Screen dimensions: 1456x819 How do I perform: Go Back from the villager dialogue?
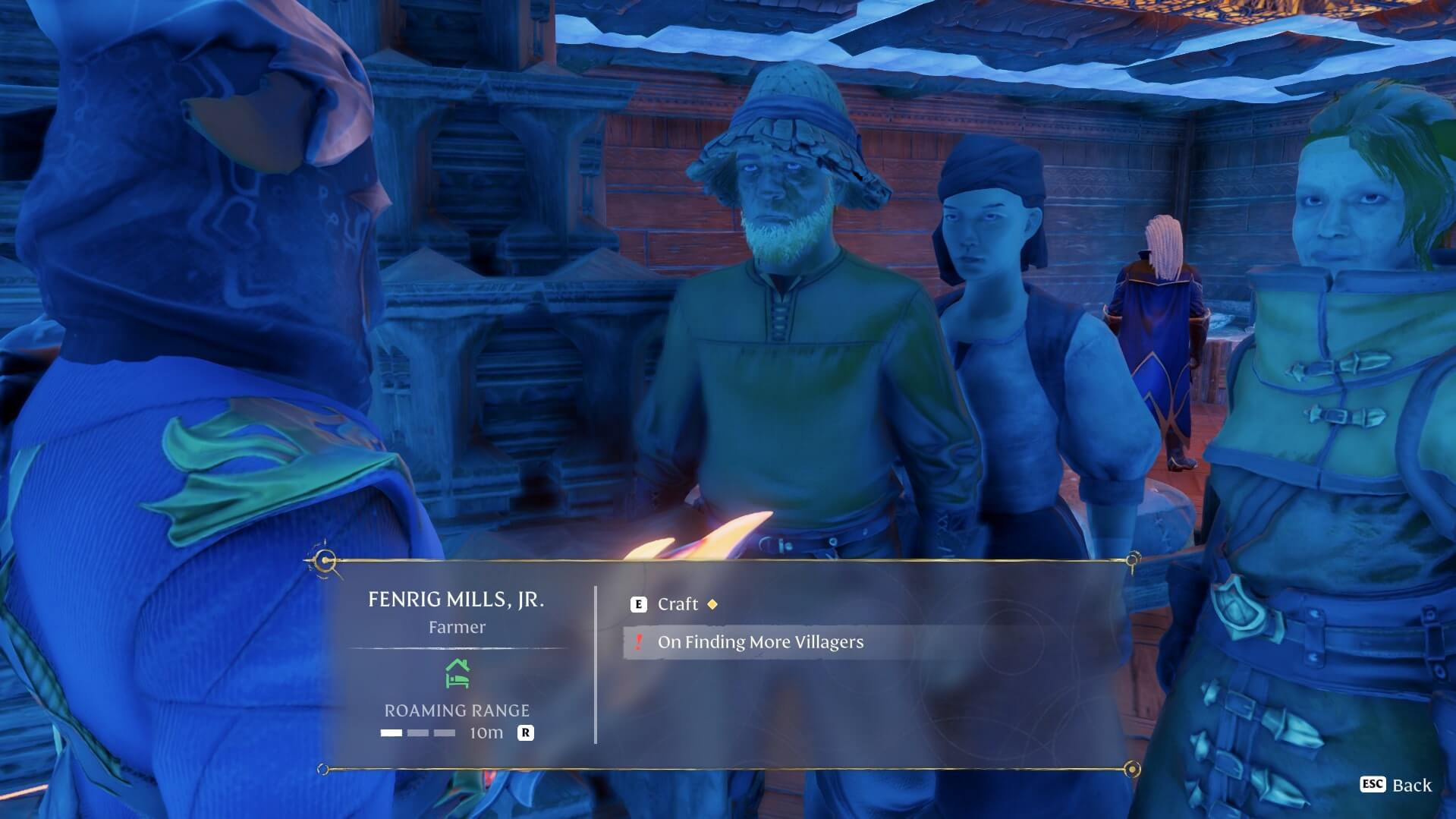[x=1396, y=785]
